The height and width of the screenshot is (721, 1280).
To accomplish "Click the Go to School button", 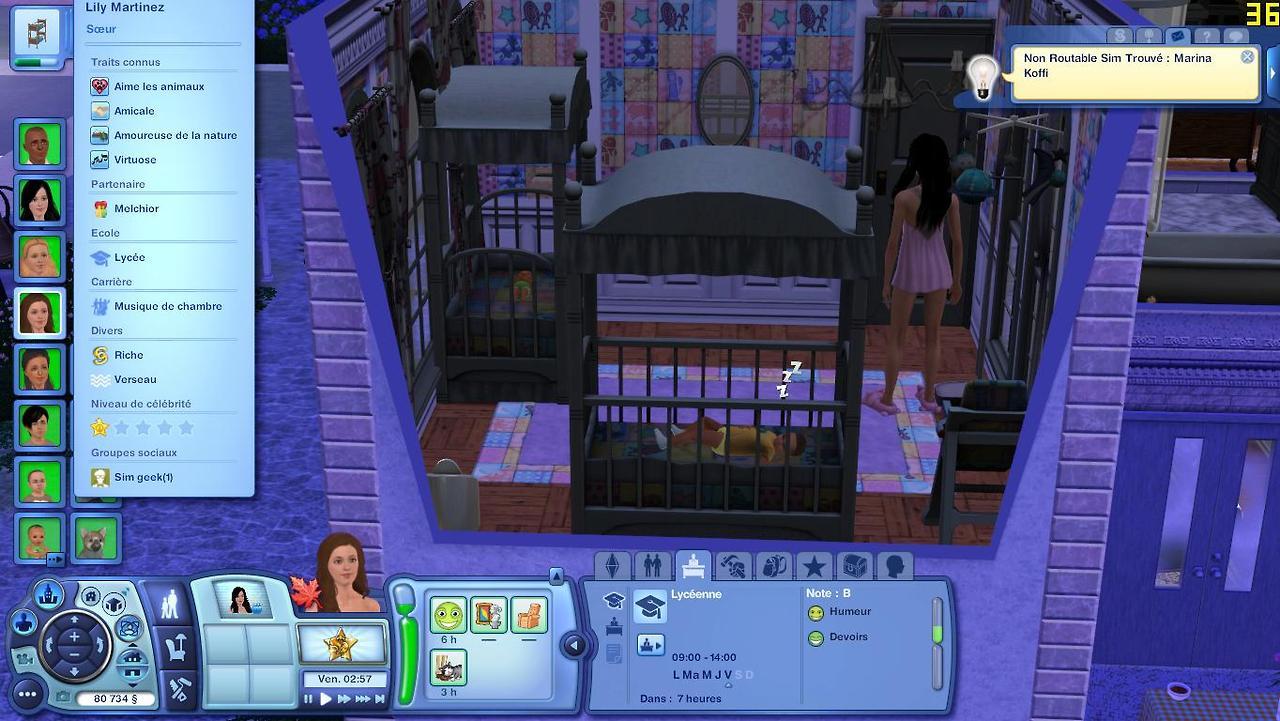I will pos(651,644).
